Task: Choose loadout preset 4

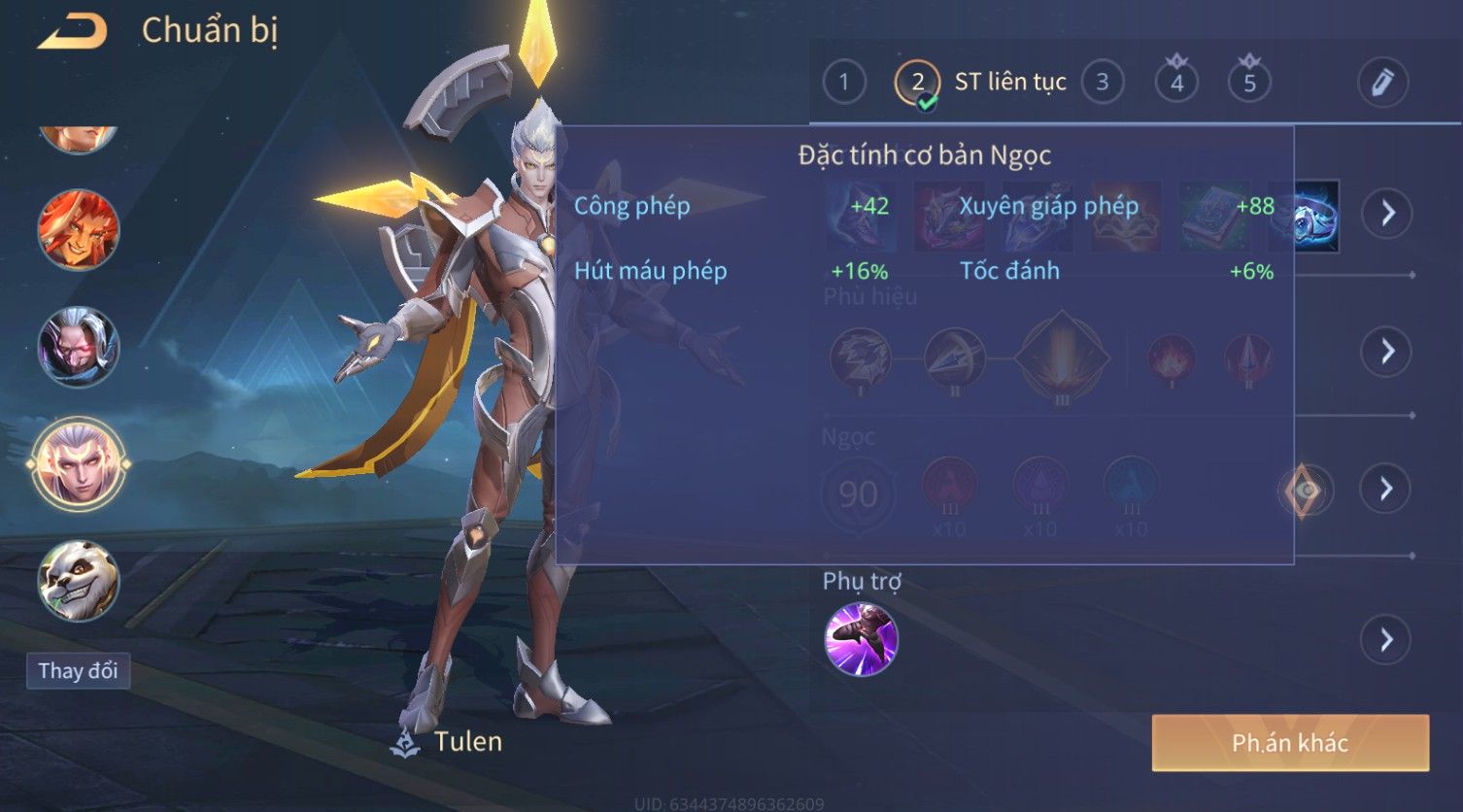Action: 1176,83
